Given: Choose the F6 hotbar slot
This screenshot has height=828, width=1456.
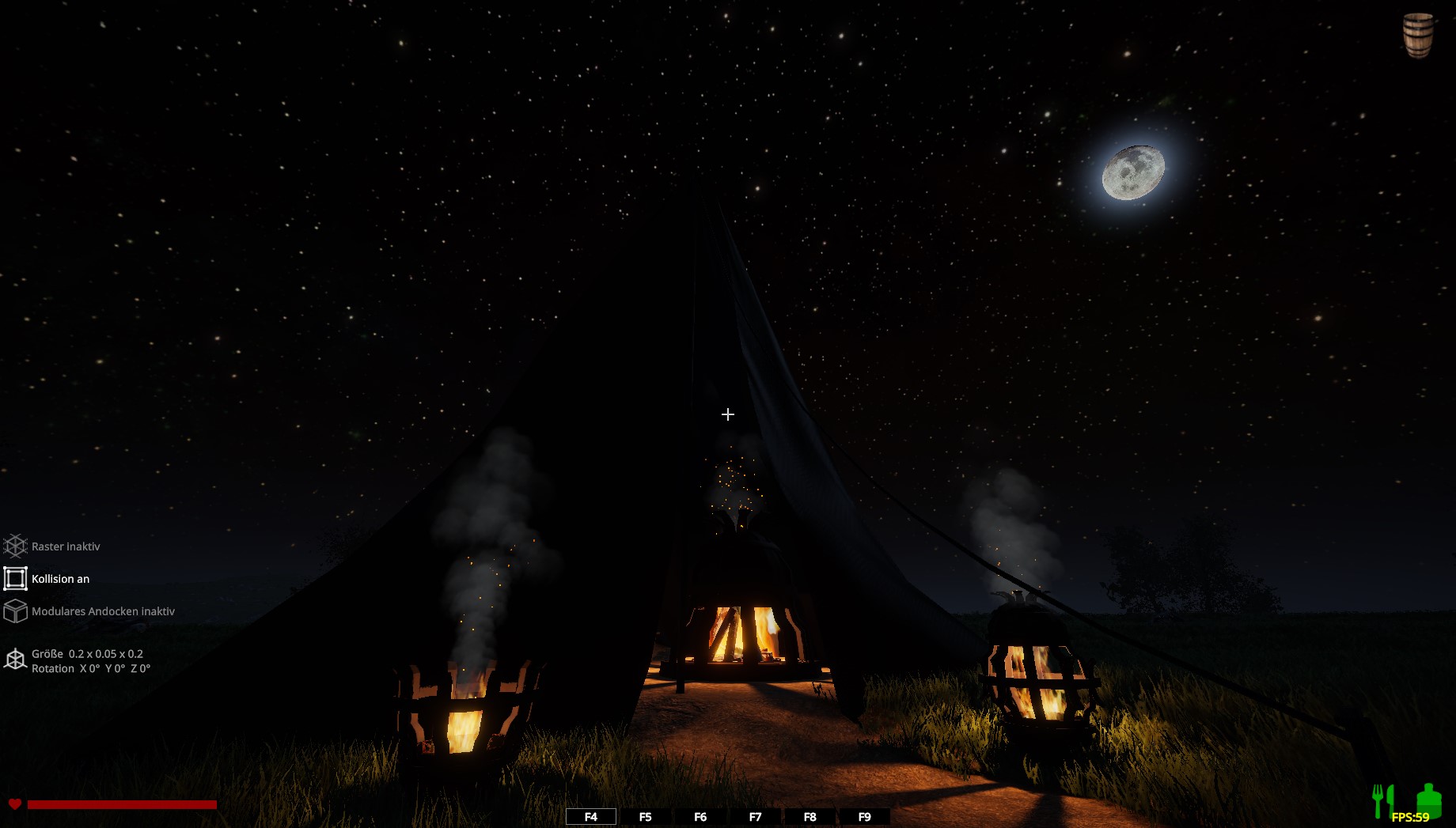Looking at the screenshot, I should coord(700,817).
